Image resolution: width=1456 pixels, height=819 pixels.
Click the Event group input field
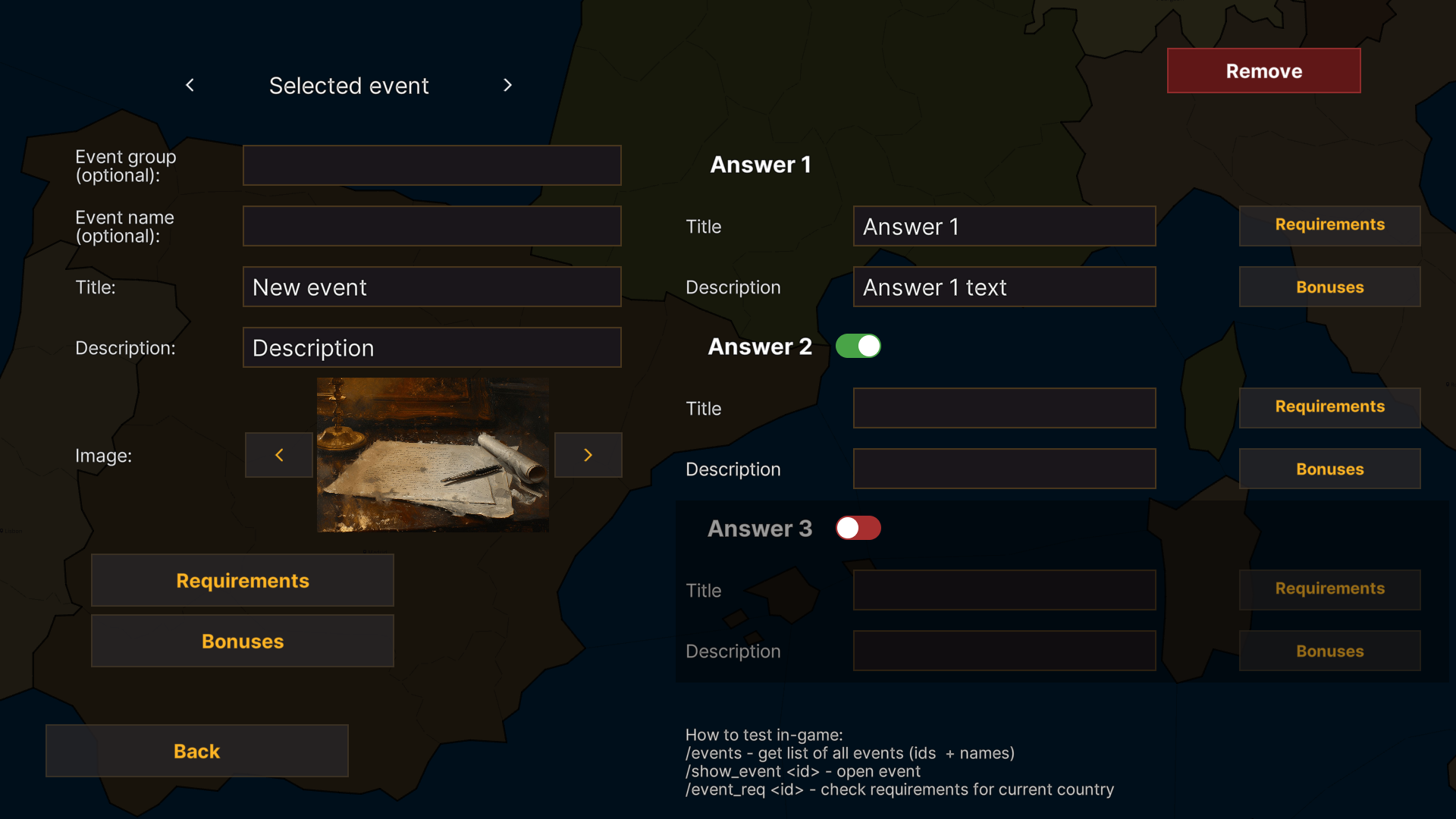click(x=431, y=165)
